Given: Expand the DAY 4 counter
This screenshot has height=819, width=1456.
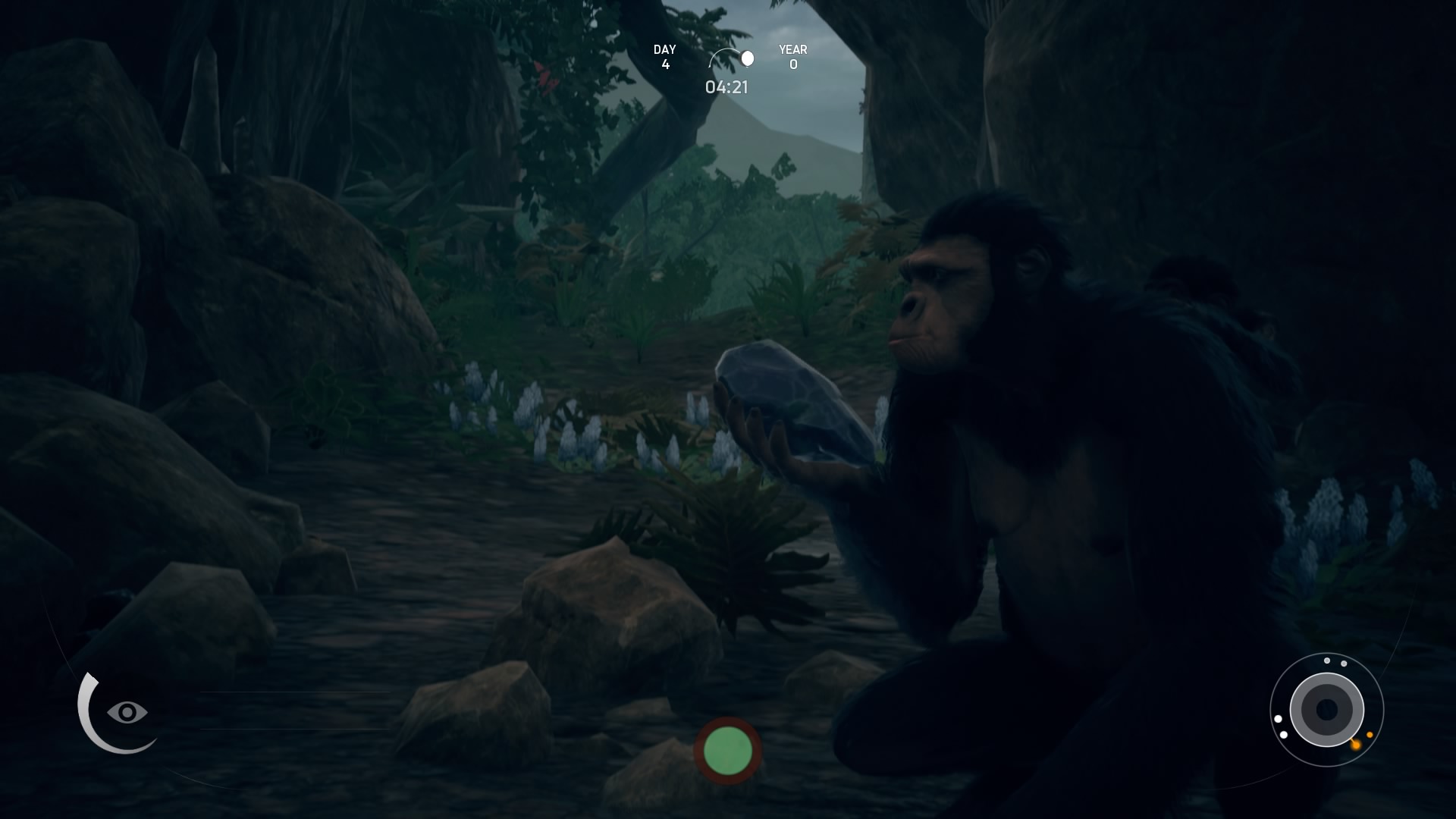Looking at the screenshot, I should coord(665,57).
